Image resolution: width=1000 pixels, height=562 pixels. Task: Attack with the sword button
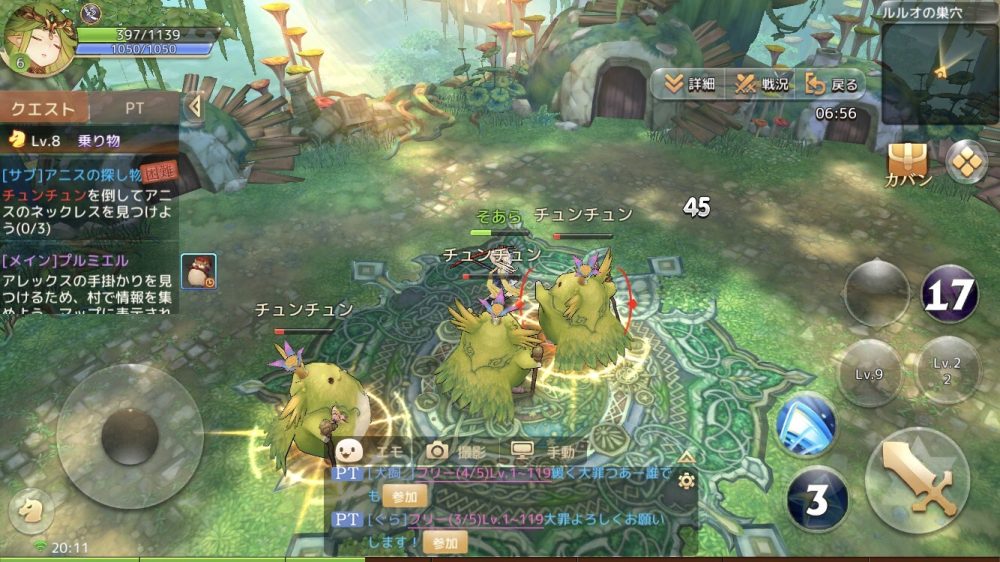click(x=916, y=479)
